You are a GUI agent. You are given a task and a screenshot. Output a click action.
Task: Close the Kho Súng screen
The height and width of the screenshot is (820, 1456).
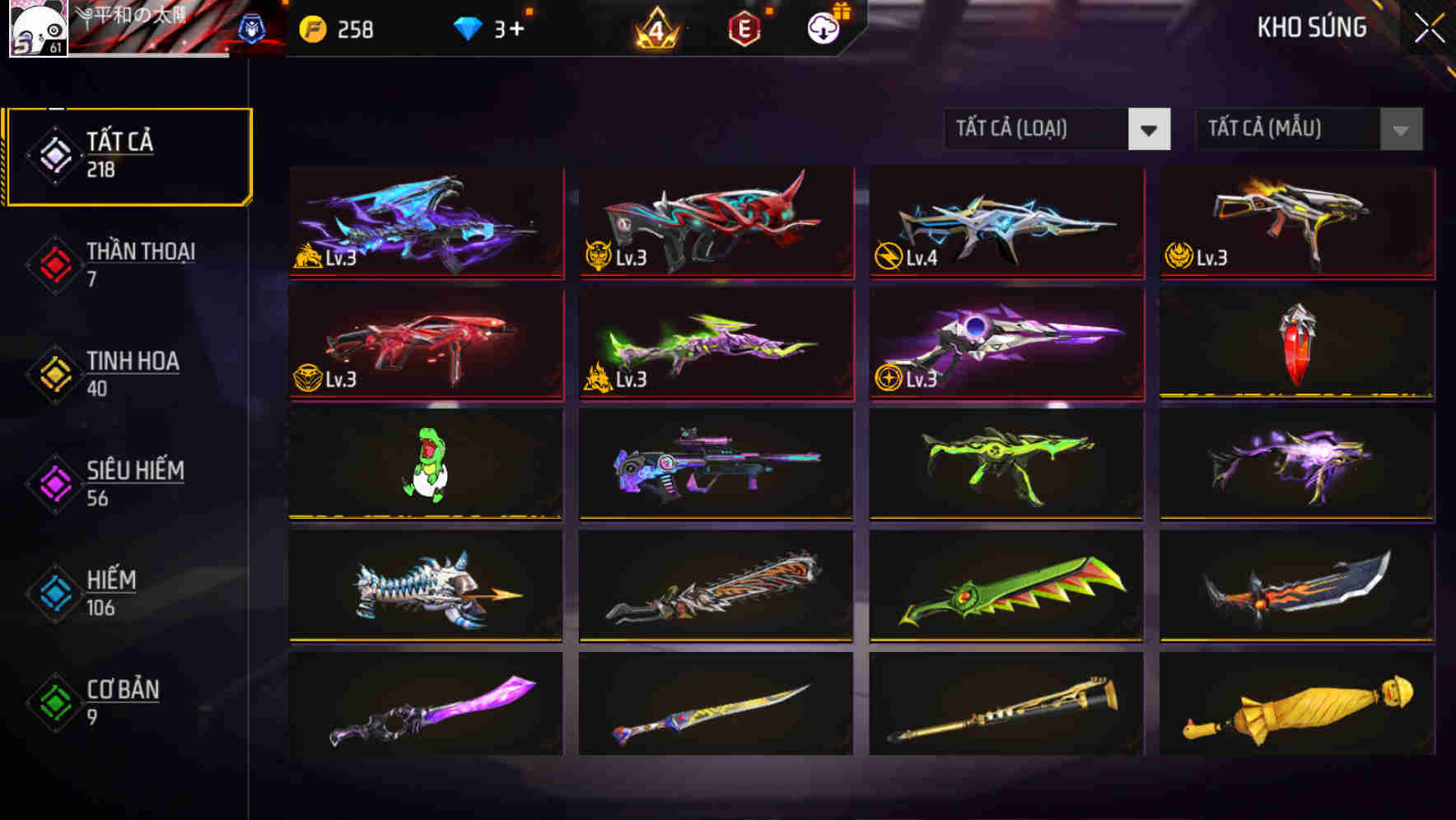click(1427, 27)
